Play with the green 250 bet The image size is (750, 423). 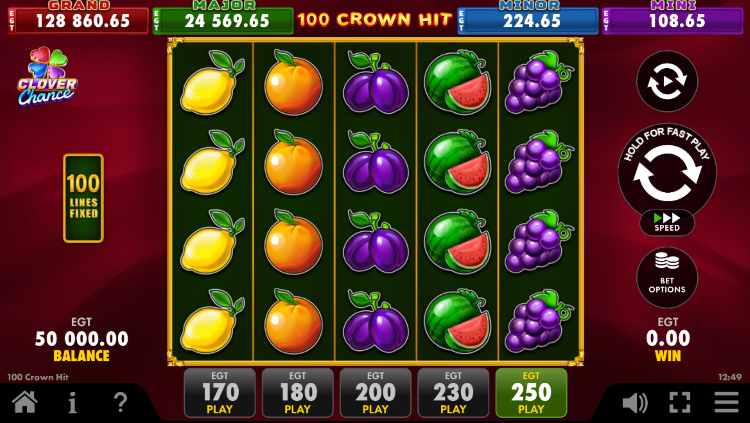point(531,392)
